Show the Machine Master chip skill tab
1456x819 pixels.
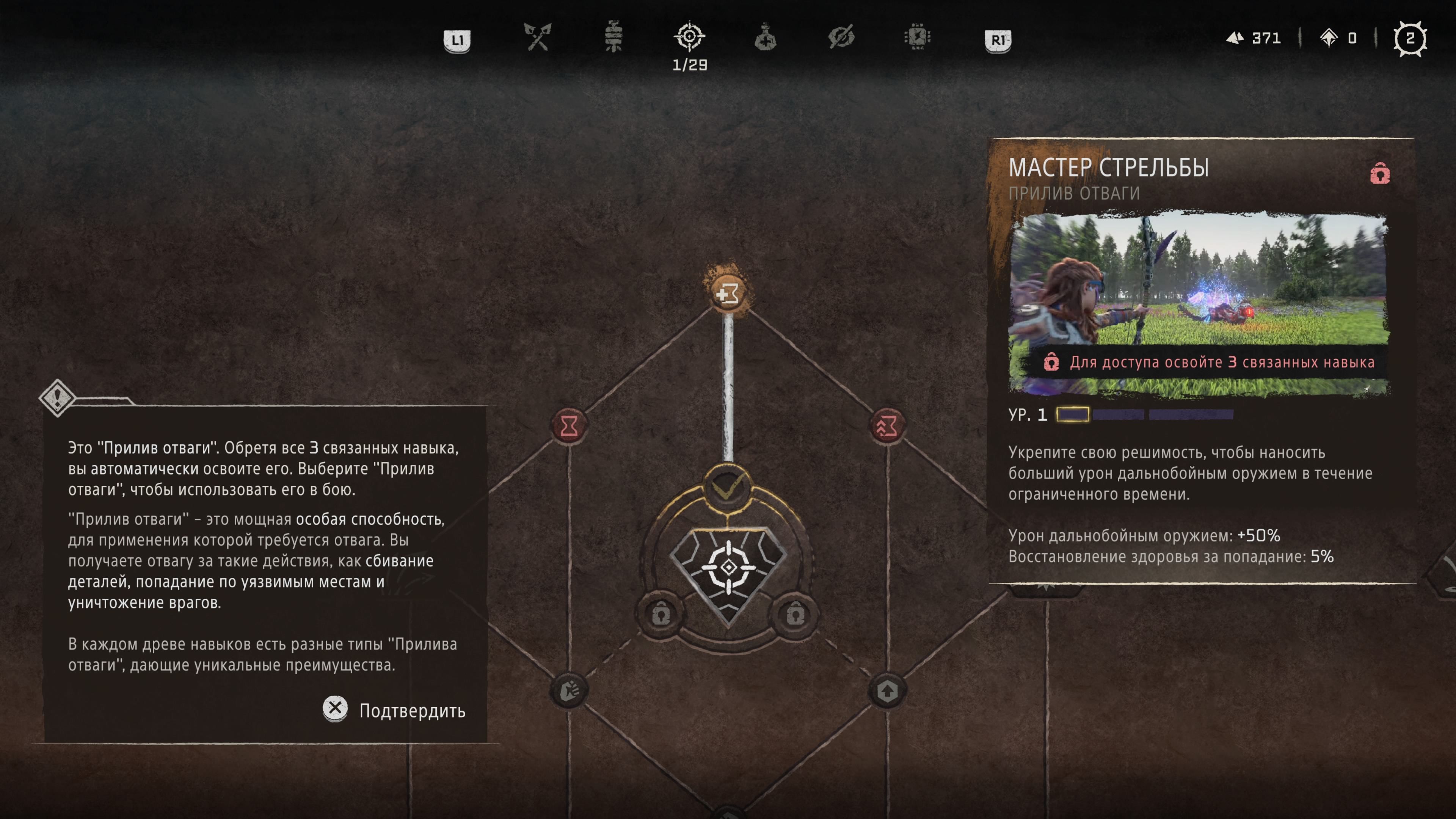pyautogui.click(x=917, y=38)
